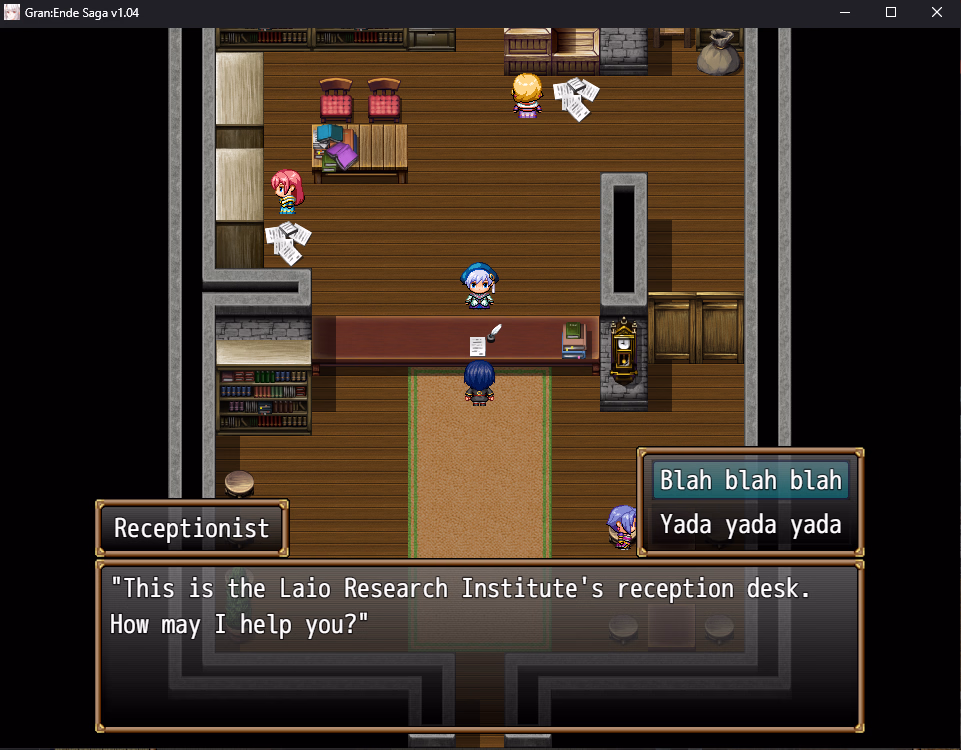961x750 pixels.
Task: Choose the "Blah blah blah" reply
Action: [750, 480]
